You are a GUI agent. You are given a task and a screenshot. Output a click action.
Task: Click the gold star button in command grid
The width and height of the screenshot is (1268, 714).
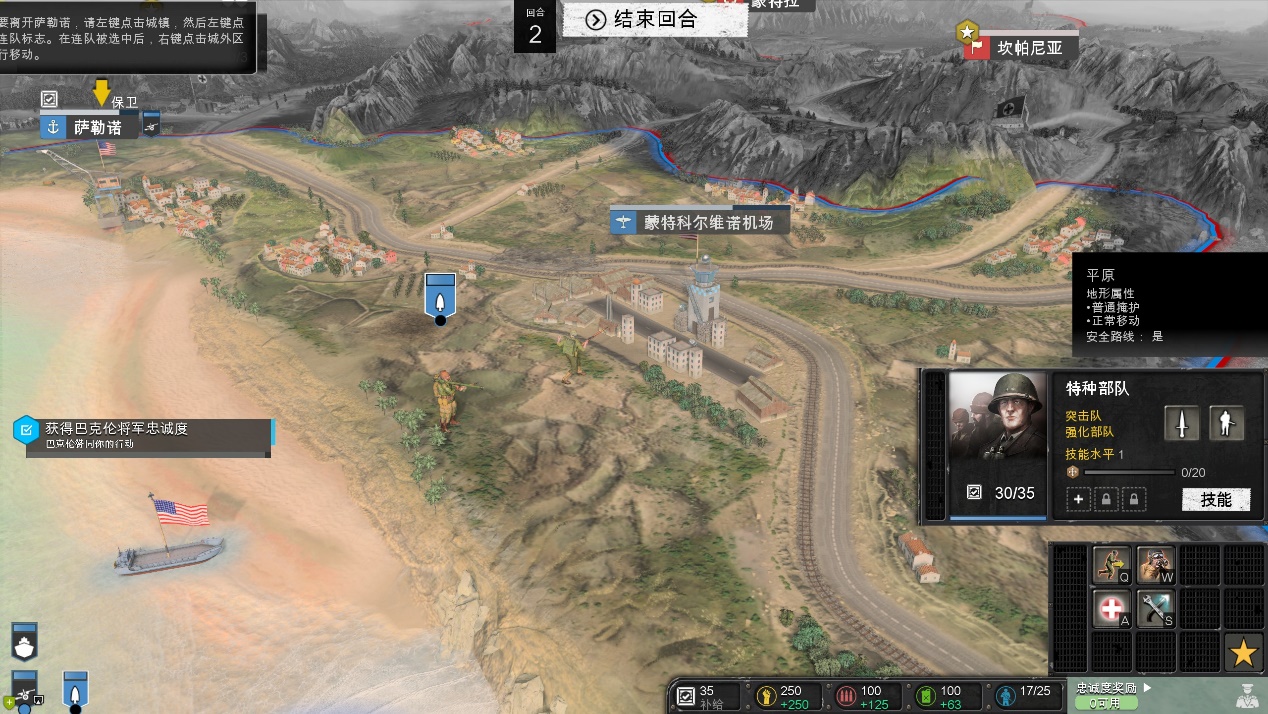click(1243, 652)
